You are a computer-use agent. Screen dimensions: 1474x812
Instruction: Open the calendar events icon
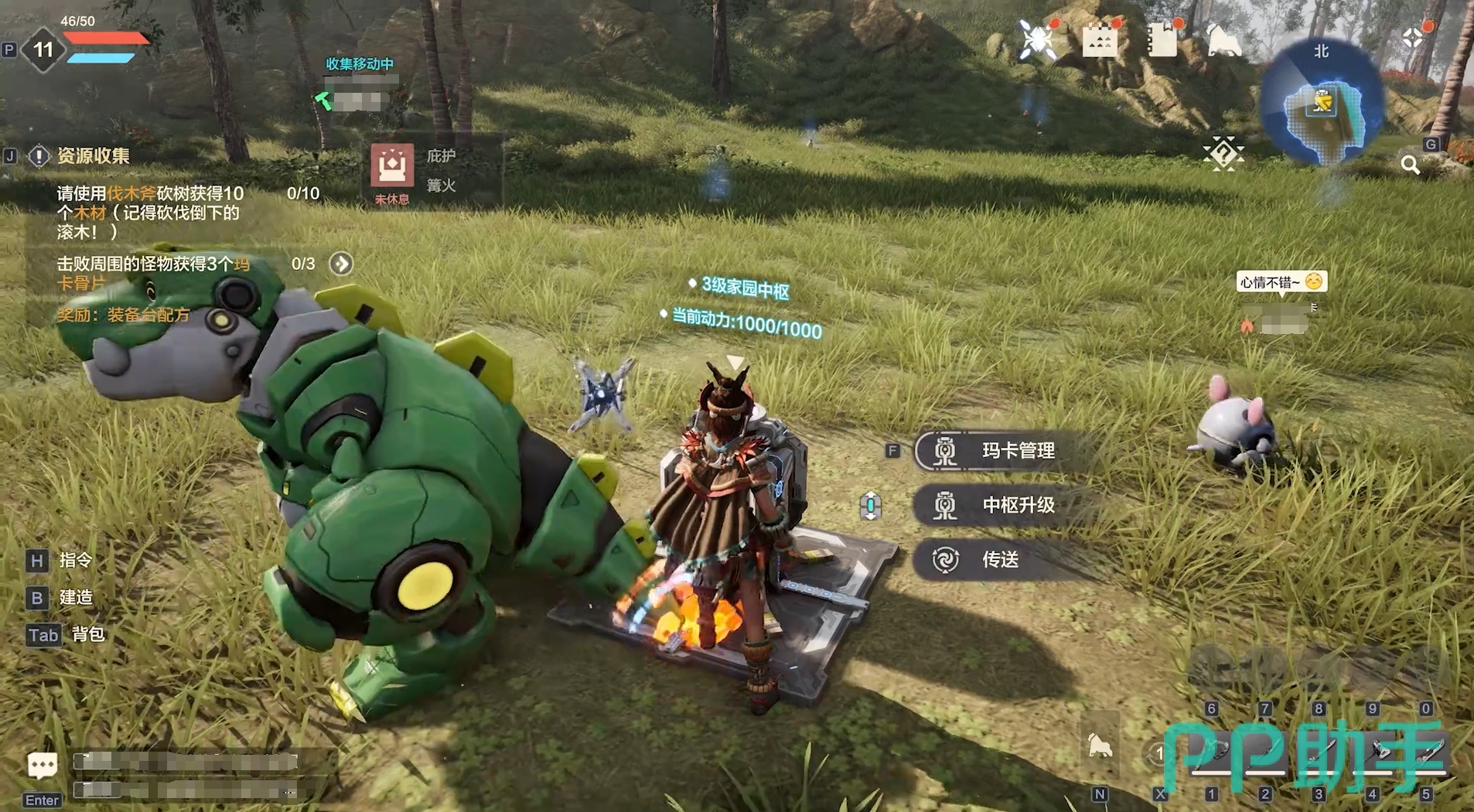click(1099, 40)
